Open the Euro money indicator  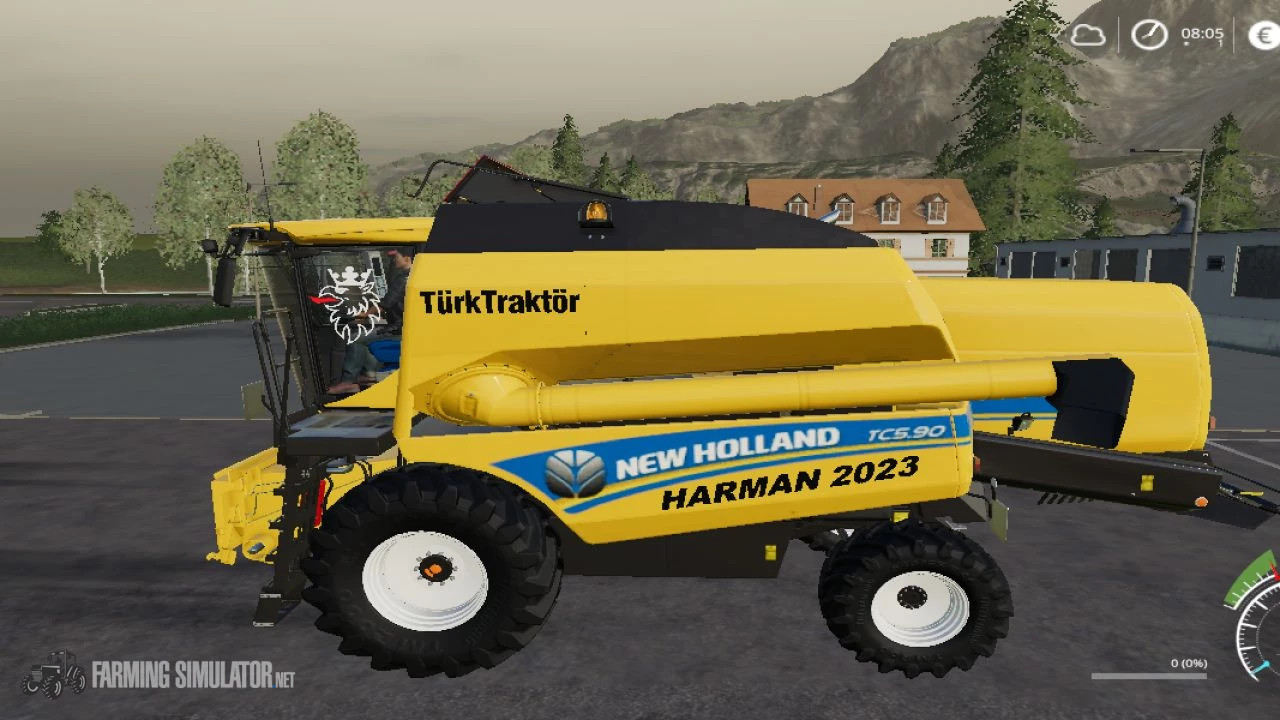(1262, 35)
